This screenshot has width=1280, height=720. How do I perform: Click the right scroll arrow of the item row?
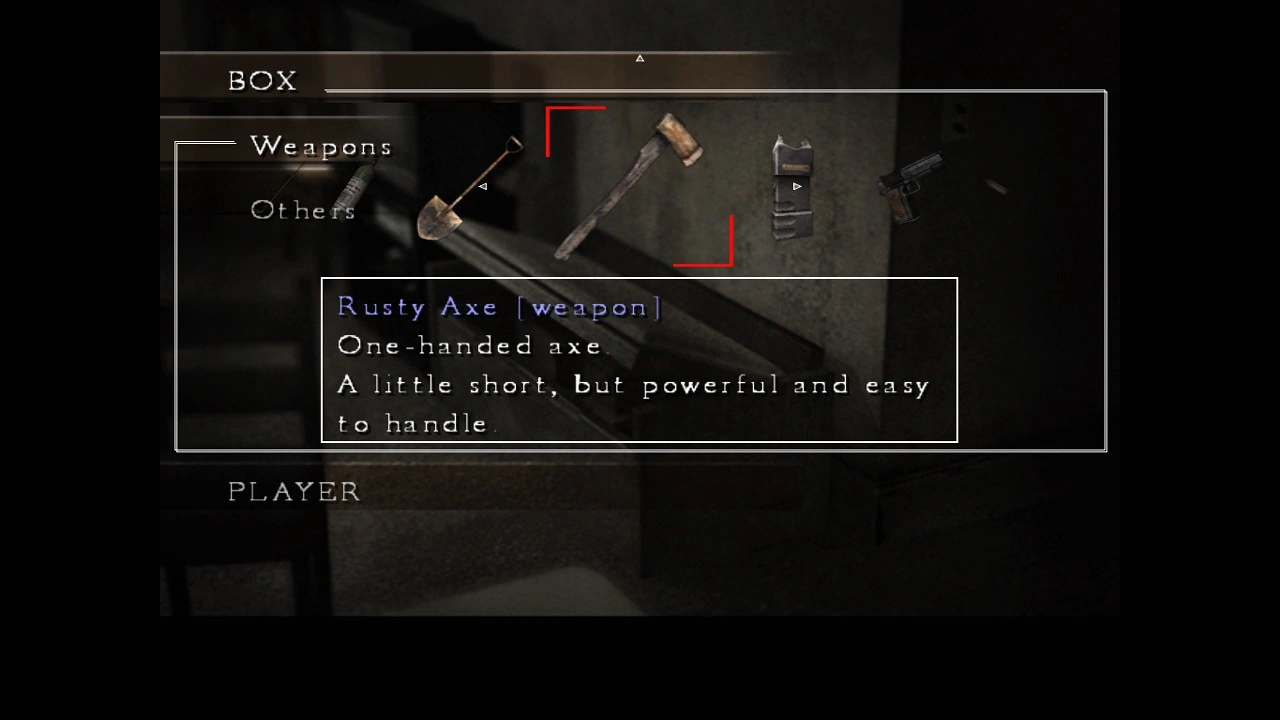pos(797,186)
